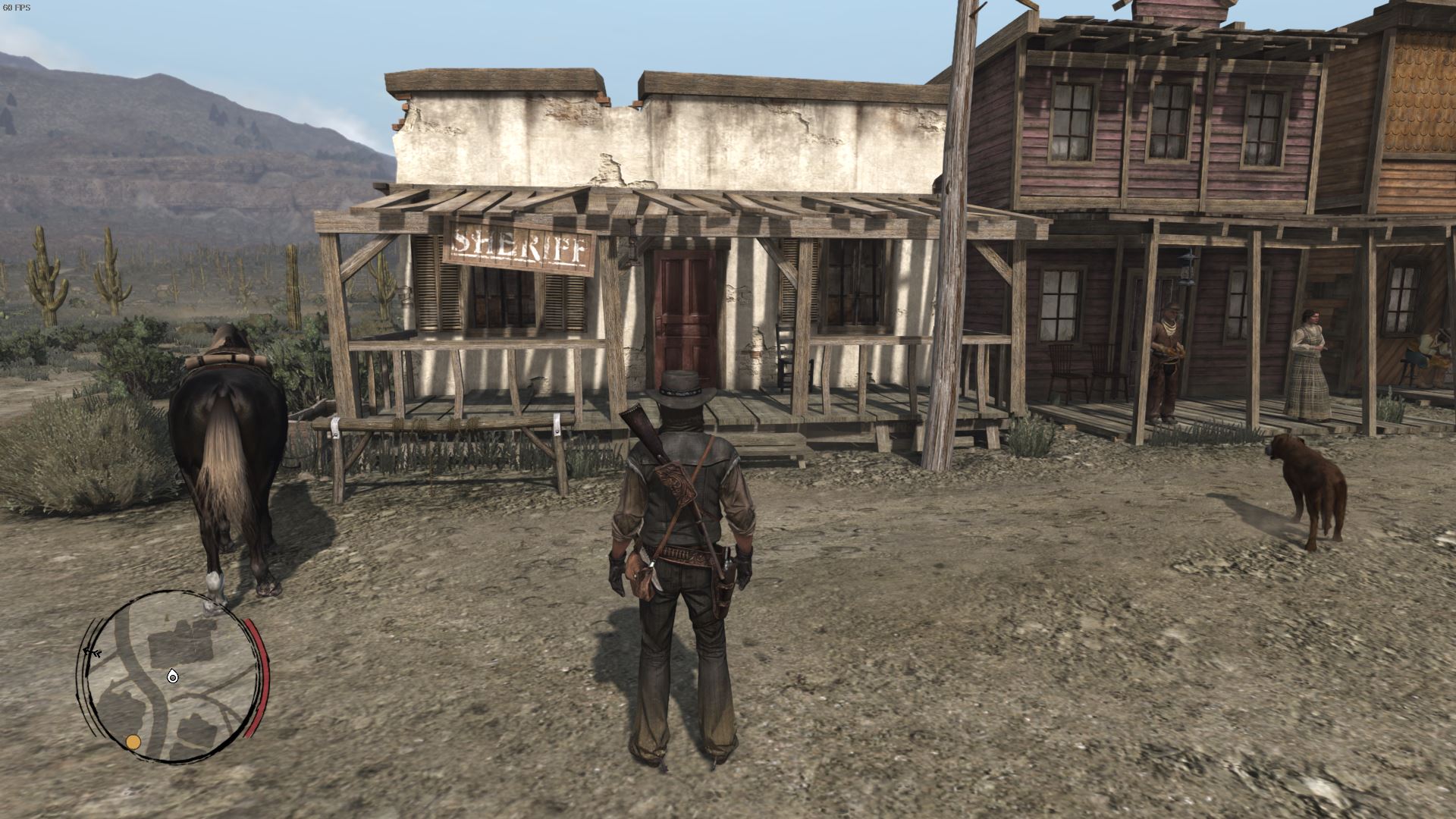1456x819 pixels.
Task: Click the player blip at the minimap center
Action: [x=172, y=676]
